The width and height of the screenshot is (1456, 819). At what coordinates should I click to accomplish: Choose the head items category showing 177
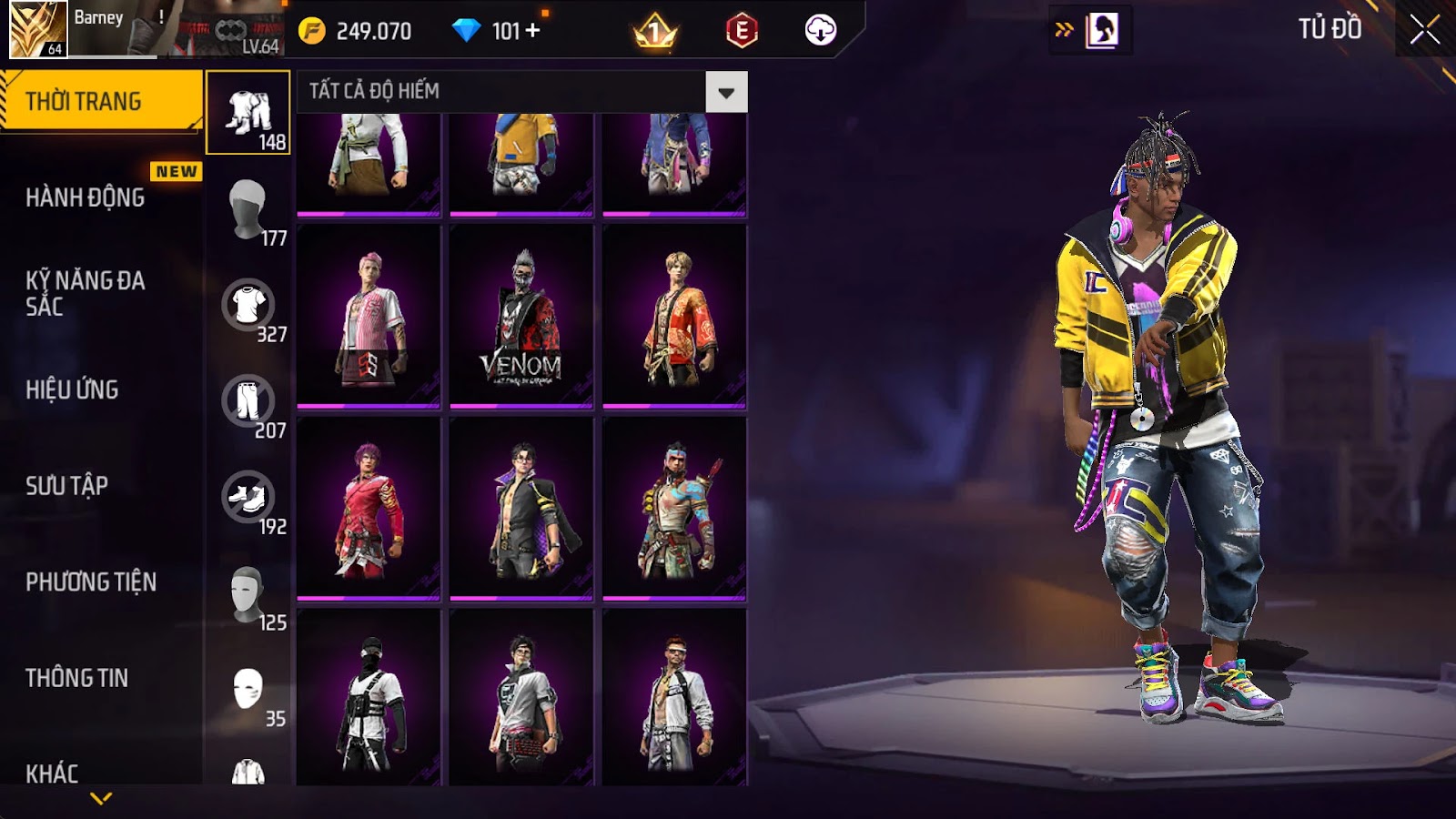click(248, 209)
